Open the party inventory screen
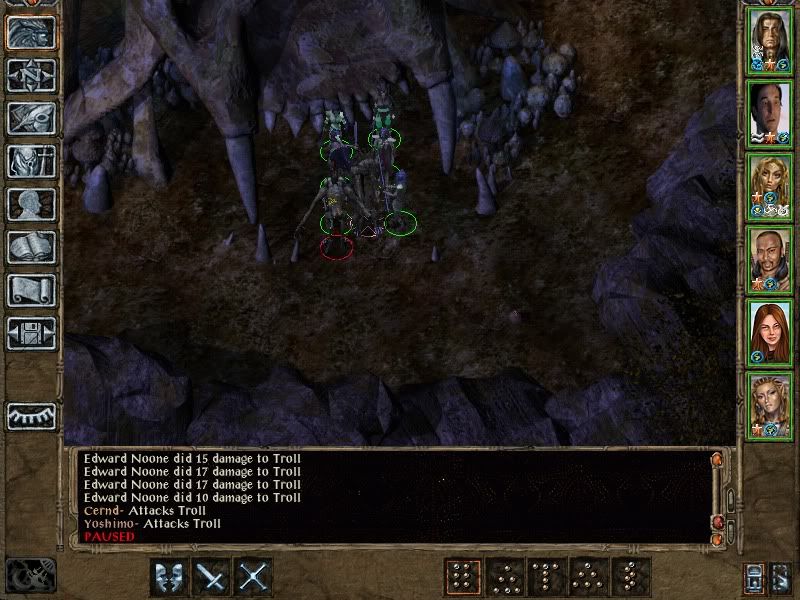 click(x=31, y=161)
